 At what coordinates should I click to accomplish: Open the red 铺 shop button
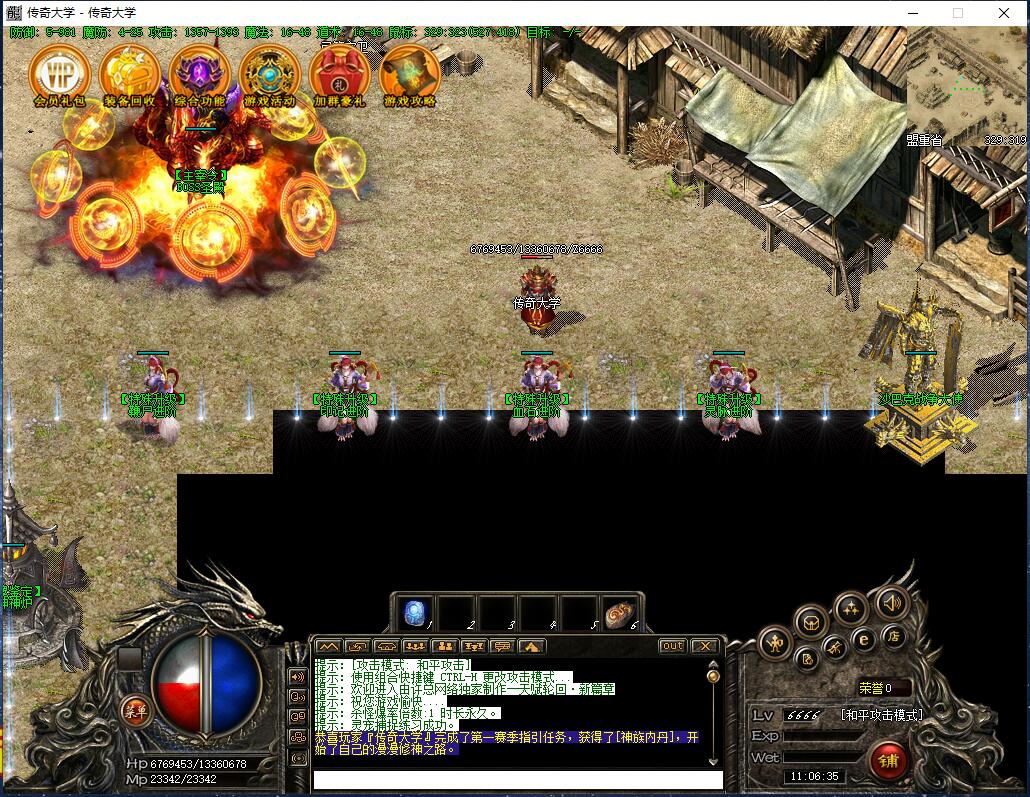click(887, 760)
